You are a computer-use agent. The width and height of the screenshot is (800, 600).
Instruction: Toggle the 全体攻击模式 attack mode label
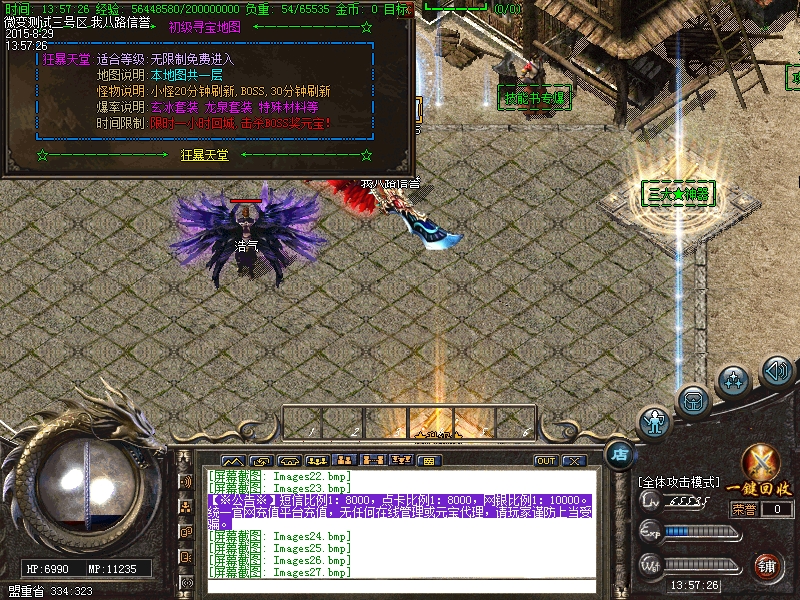point(679,482)
